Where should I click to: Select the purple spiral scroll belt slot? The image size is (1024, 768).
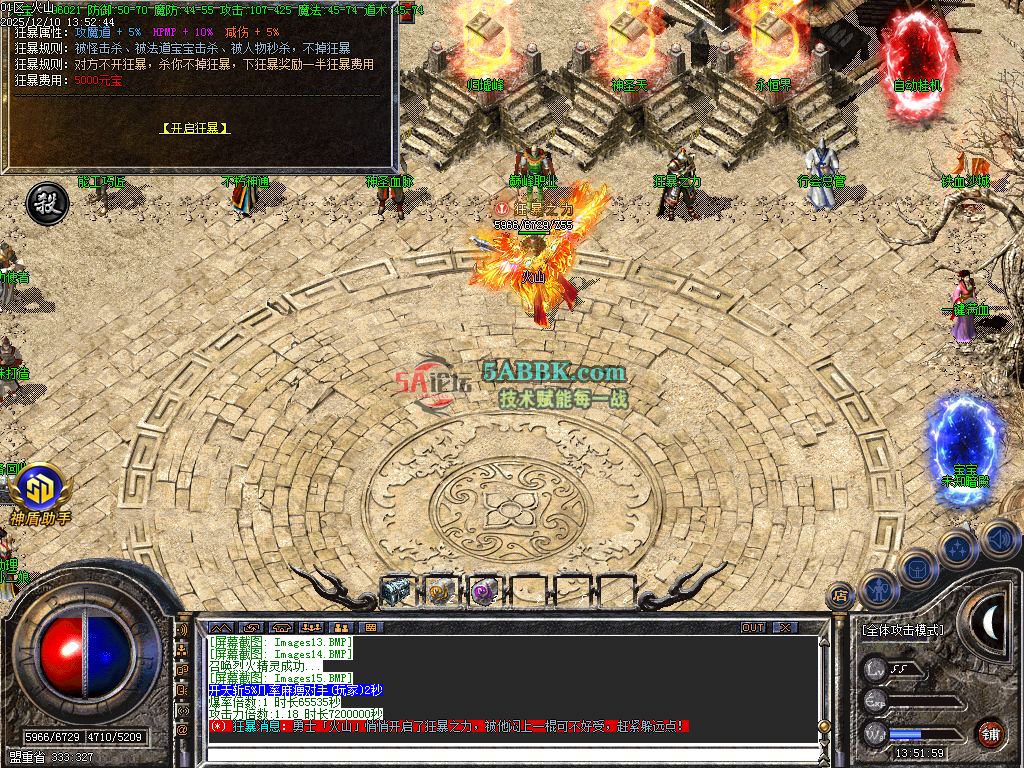(x=484, y=591)
